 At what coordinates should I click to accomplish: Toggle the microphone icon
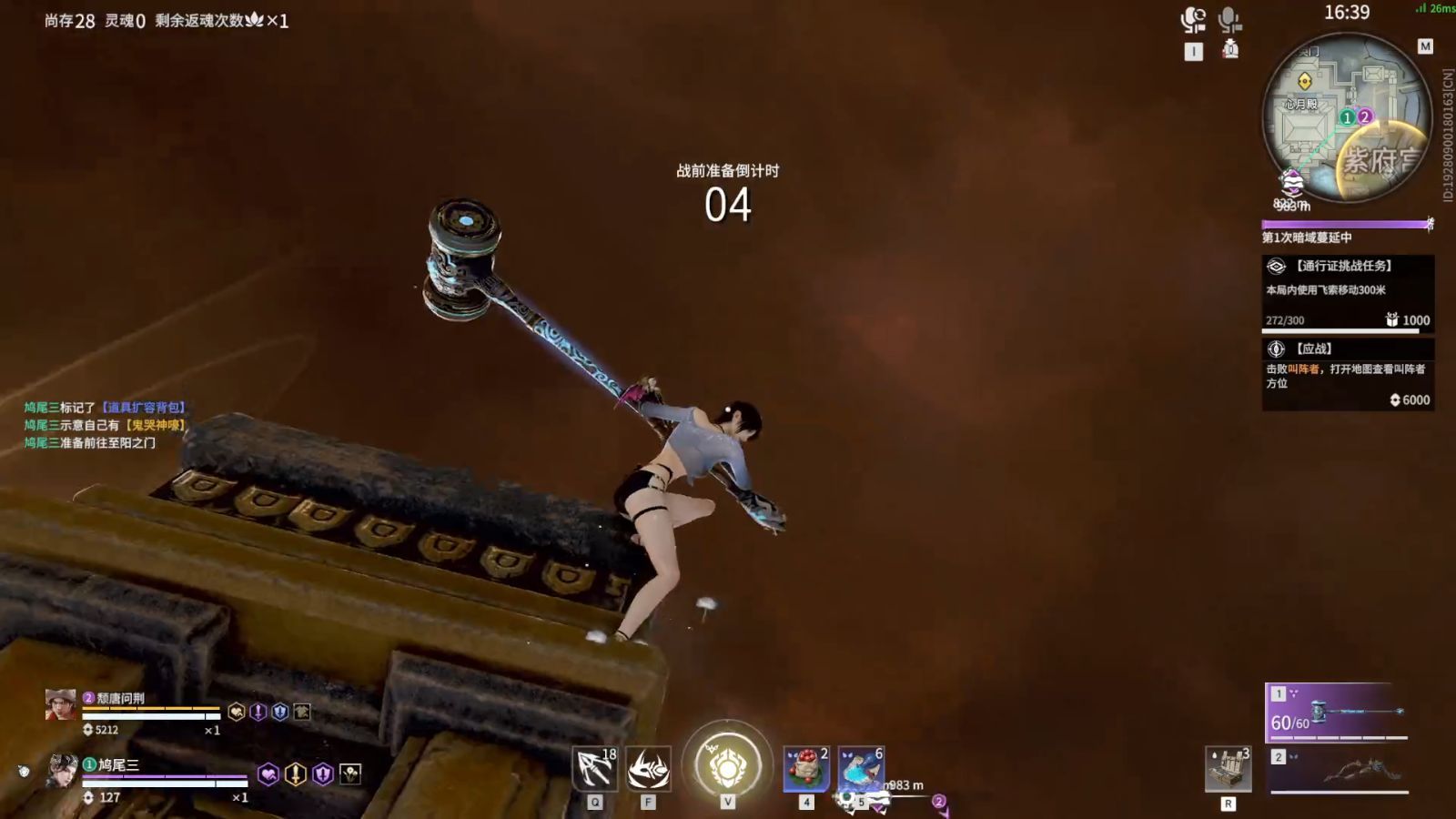1229,18
